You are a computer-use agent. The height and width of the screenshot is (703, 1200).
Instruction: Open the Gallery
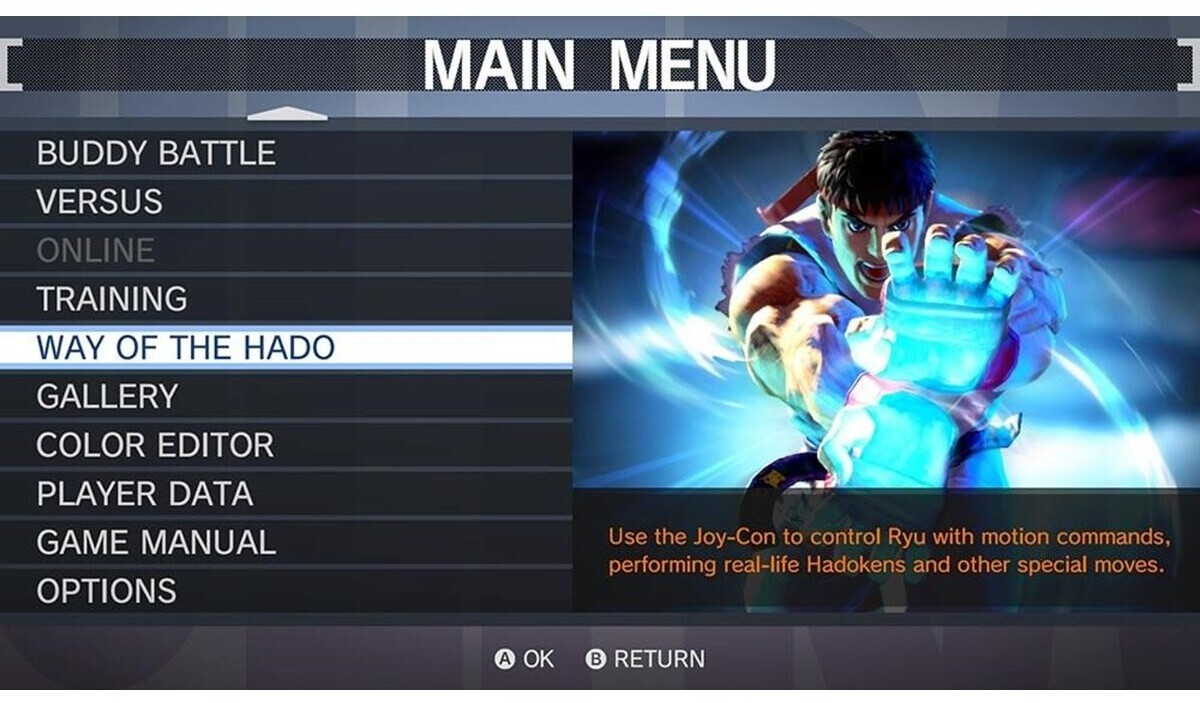[107, 397]
